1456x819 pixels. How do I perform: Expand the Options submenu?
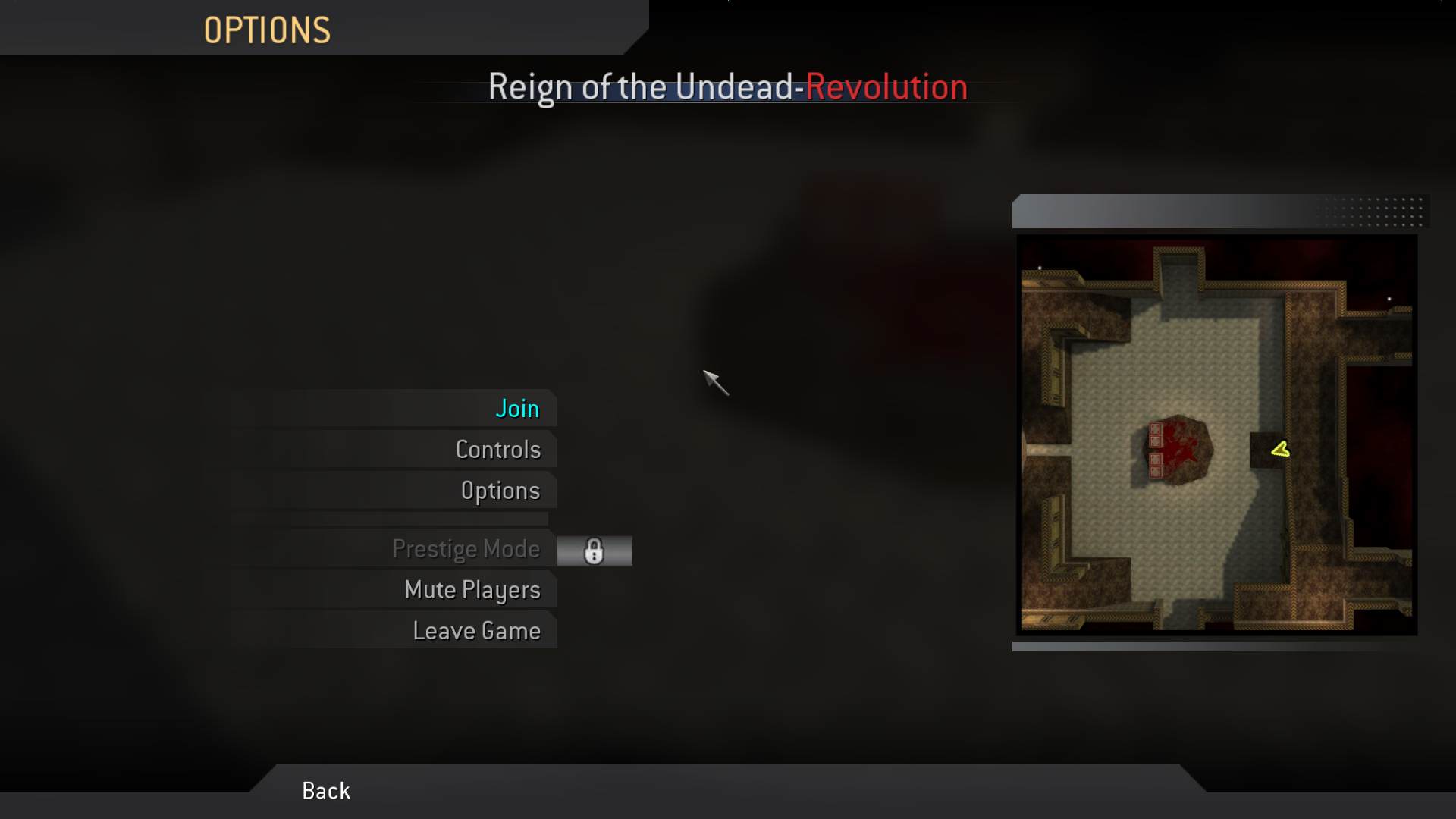[500, 490]
